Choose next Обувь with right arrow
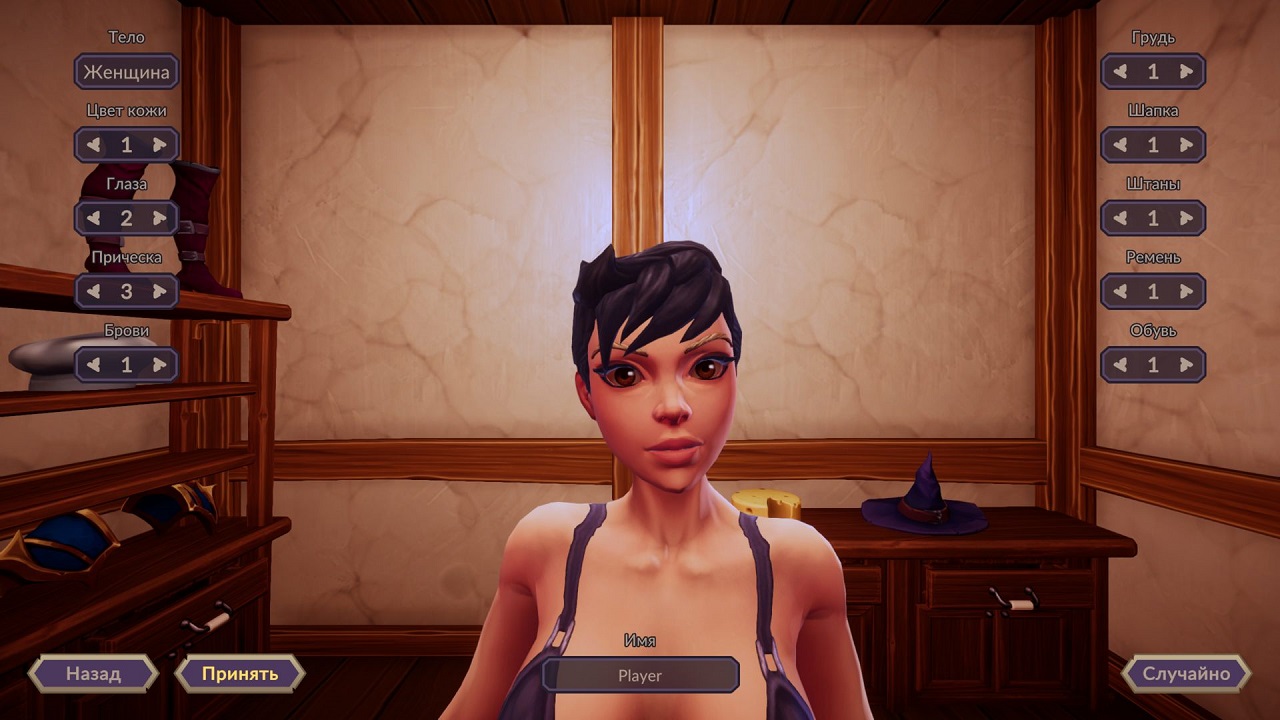Image resolution: width=1280 pixels, height=720 pixels. click(x=1186, y=365)
